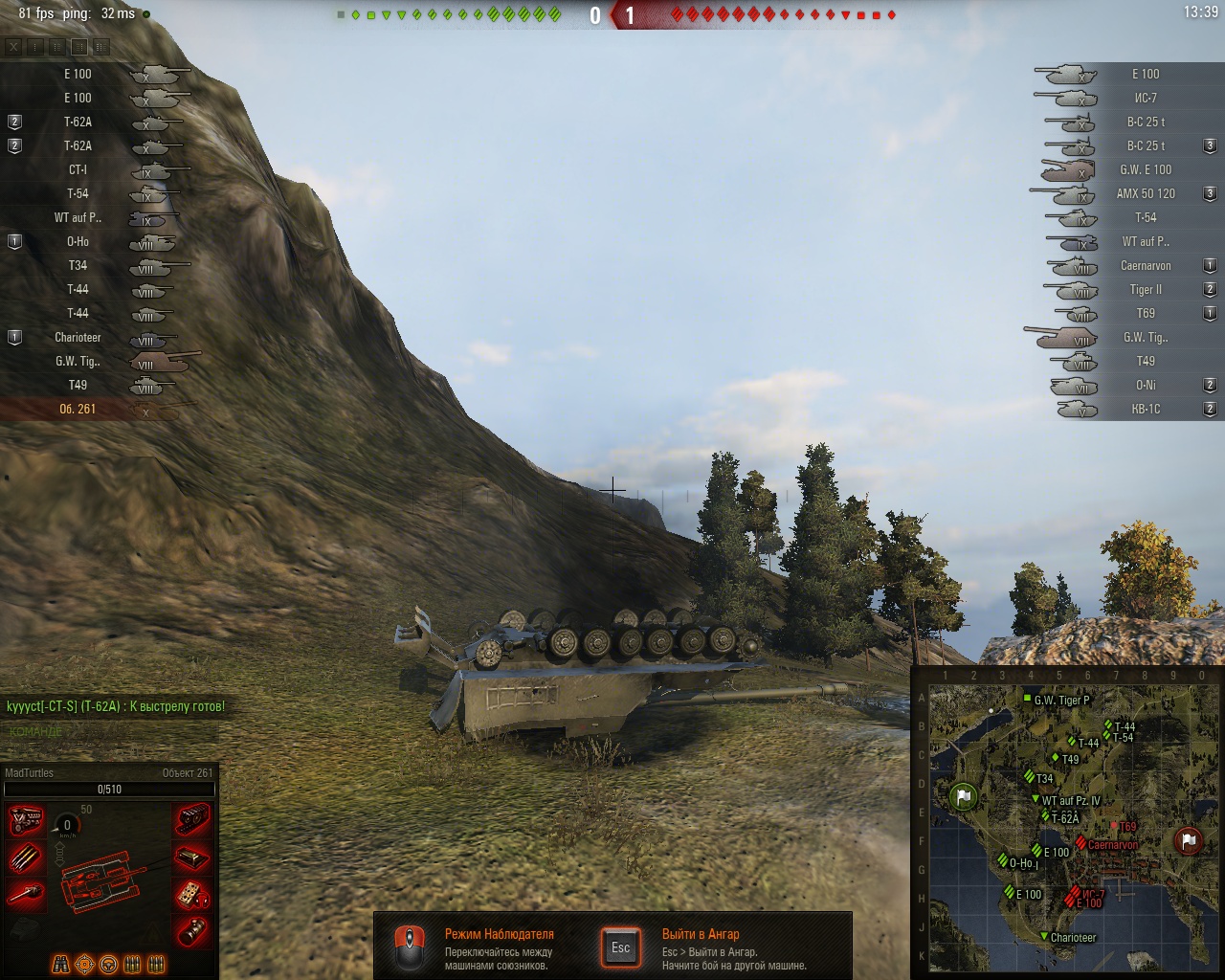Click the highlighted Об. 261 player row
Image resolution: width=1225 pixels, height=980 pixels.
point(78,409)
